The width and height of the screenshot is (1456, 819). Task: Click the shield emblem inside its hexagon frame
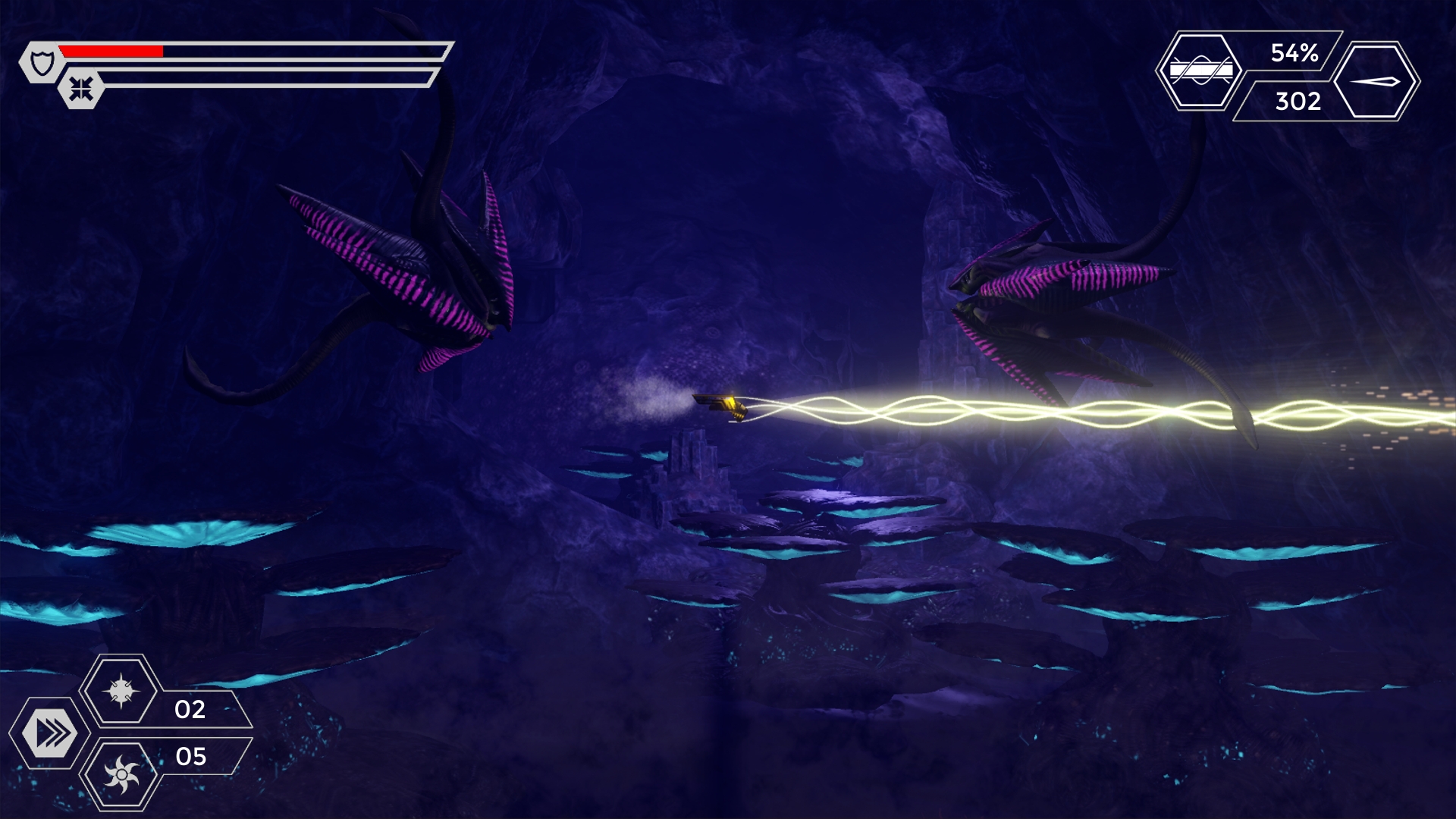[x=41, y=61]
